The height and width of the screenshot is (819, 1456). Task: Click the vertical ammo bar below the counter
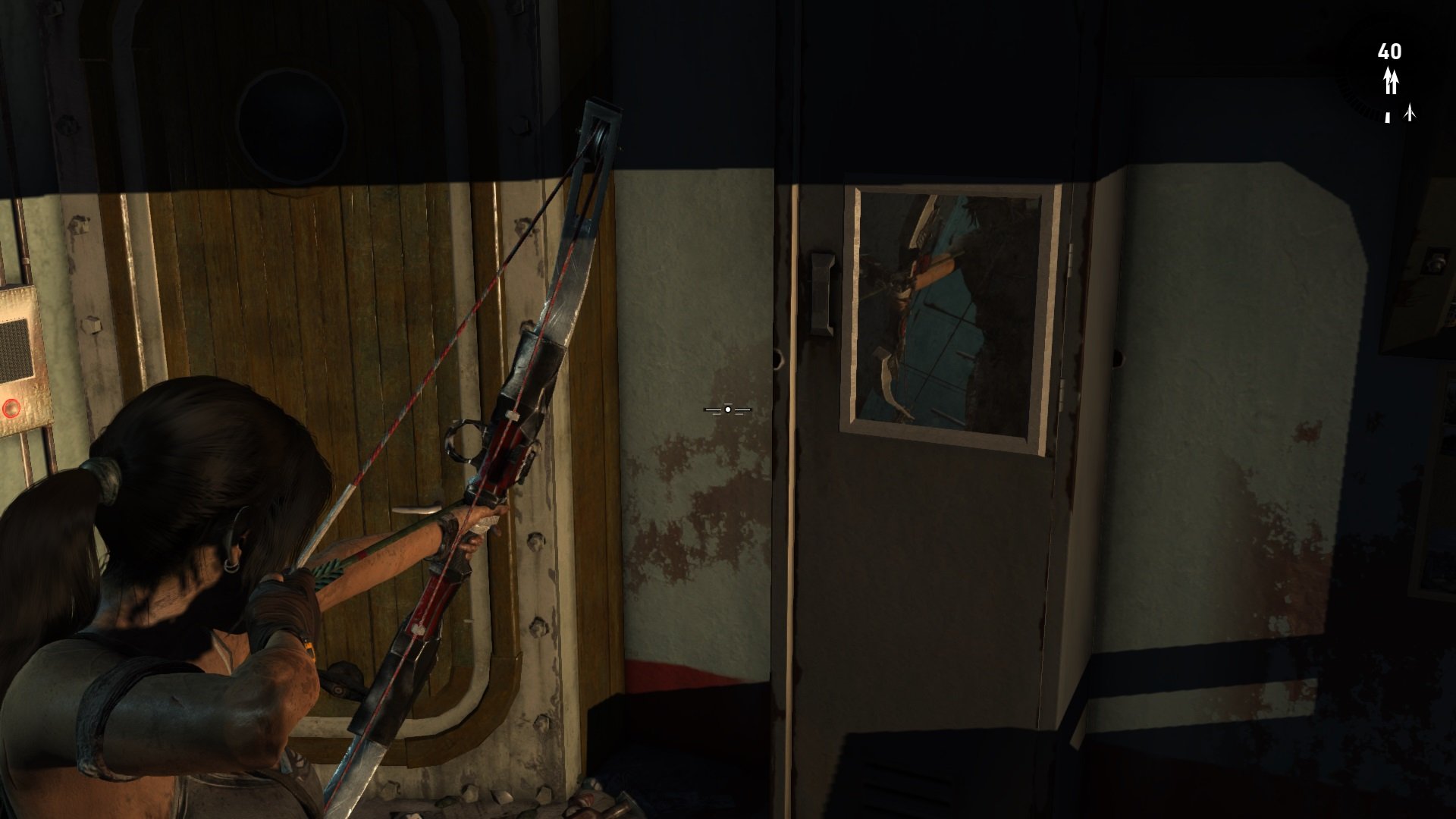(x=1386, y=119)
